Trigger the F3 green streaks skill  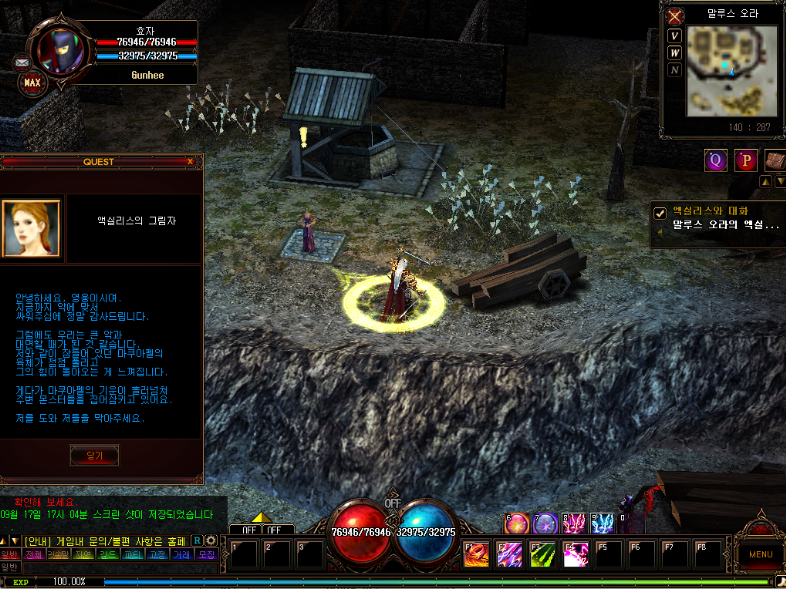[x=542, y=553]
